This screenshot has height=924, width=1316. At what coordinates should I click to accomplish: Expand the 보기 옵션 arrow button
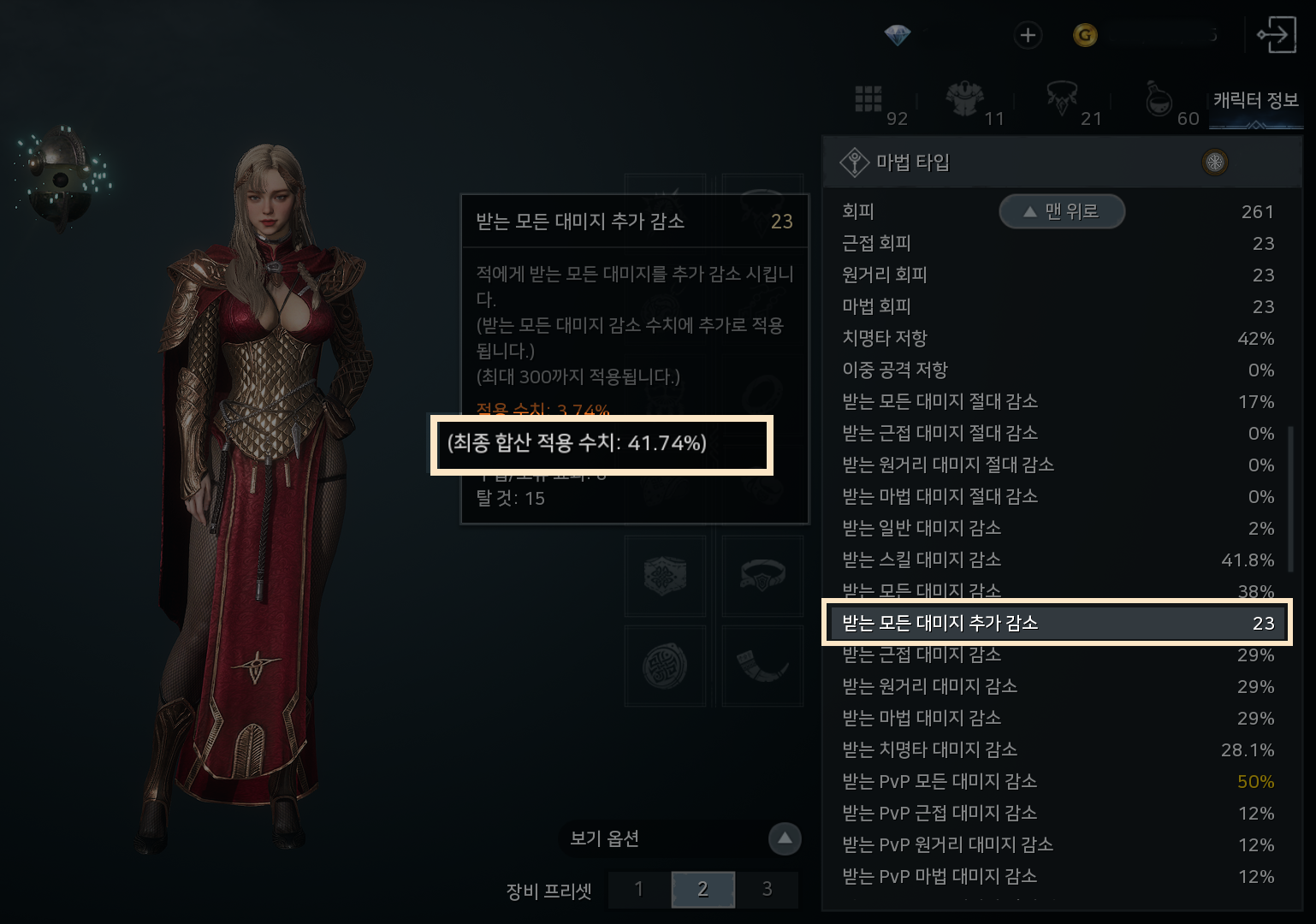click(x=785, y=839)
